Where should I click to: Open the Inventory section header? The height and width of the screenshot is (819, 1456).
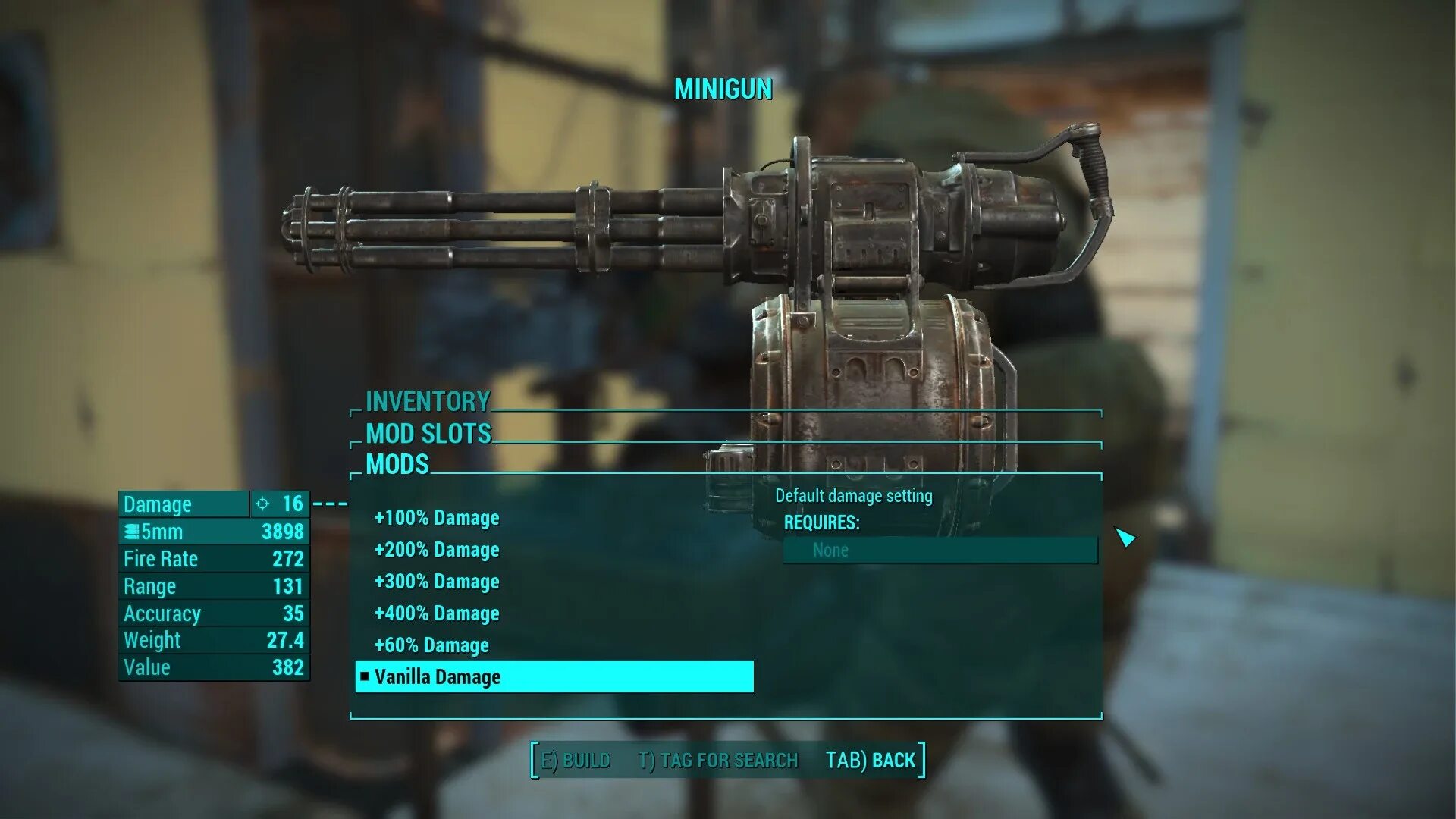[428, 401]
